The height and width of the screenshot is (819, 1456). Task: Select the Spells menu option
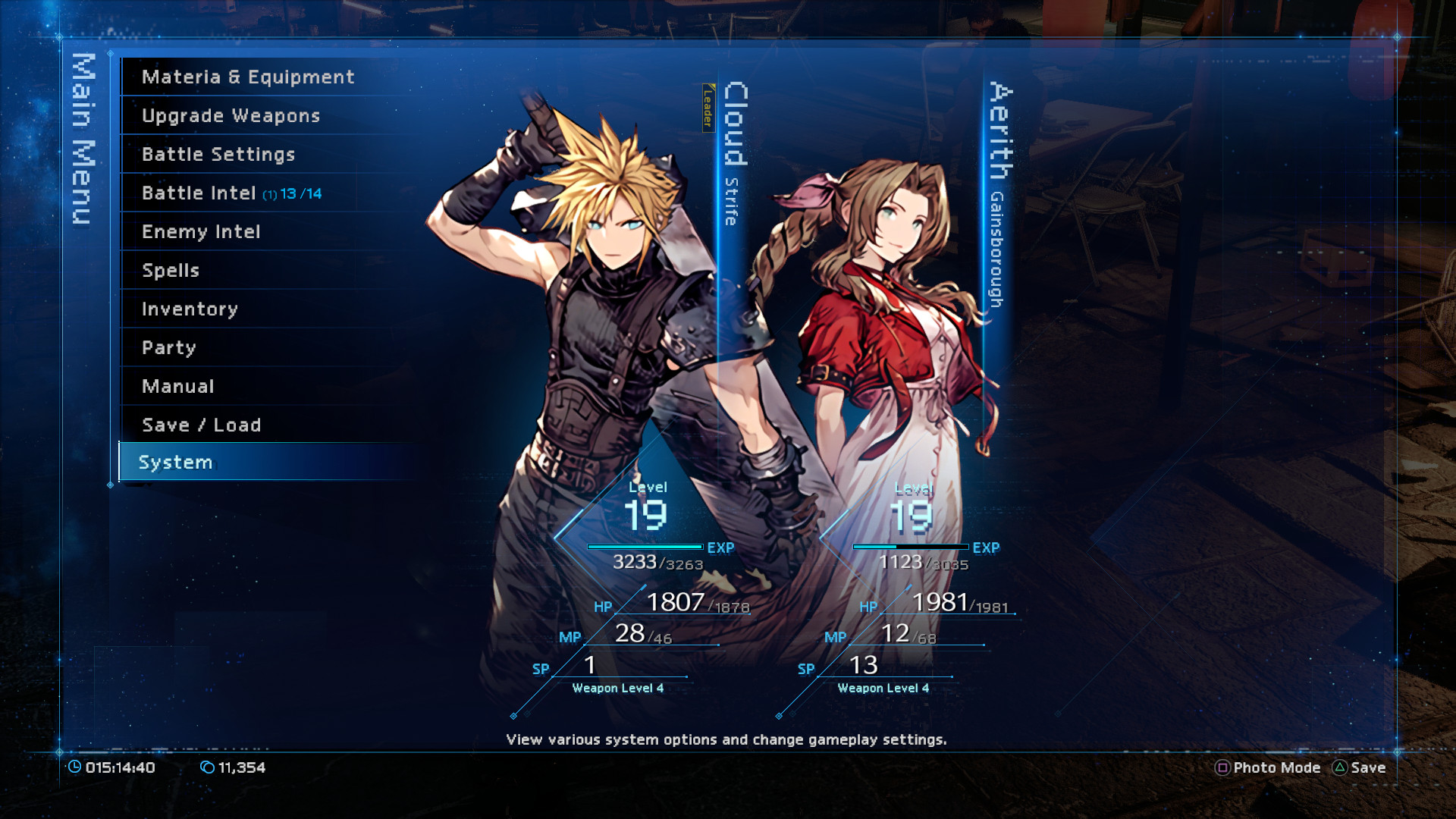point(170,270)
